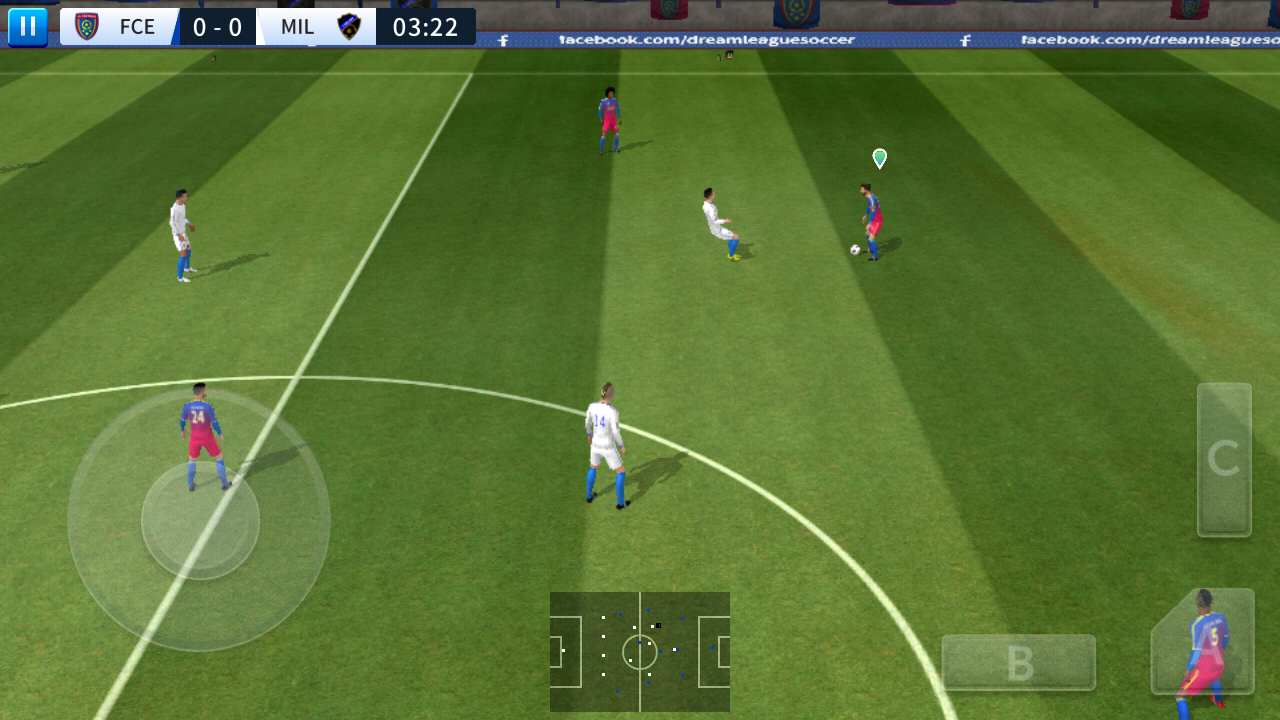Viewport: 1280px width, 720px height.
Task: Tap the C action button
Action: click(1224, 460)
